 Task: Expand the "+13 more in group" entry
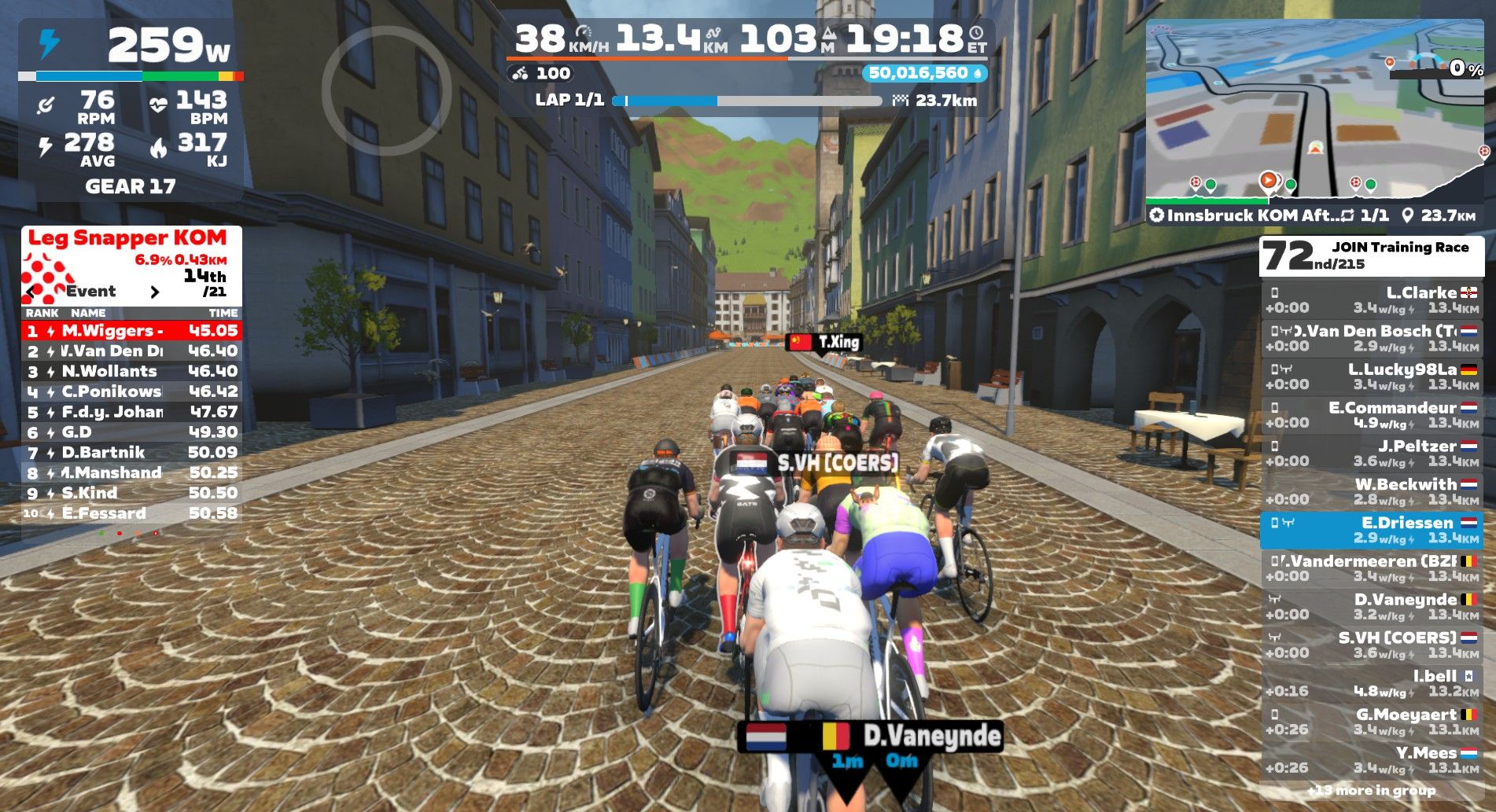pos(1372,791)
